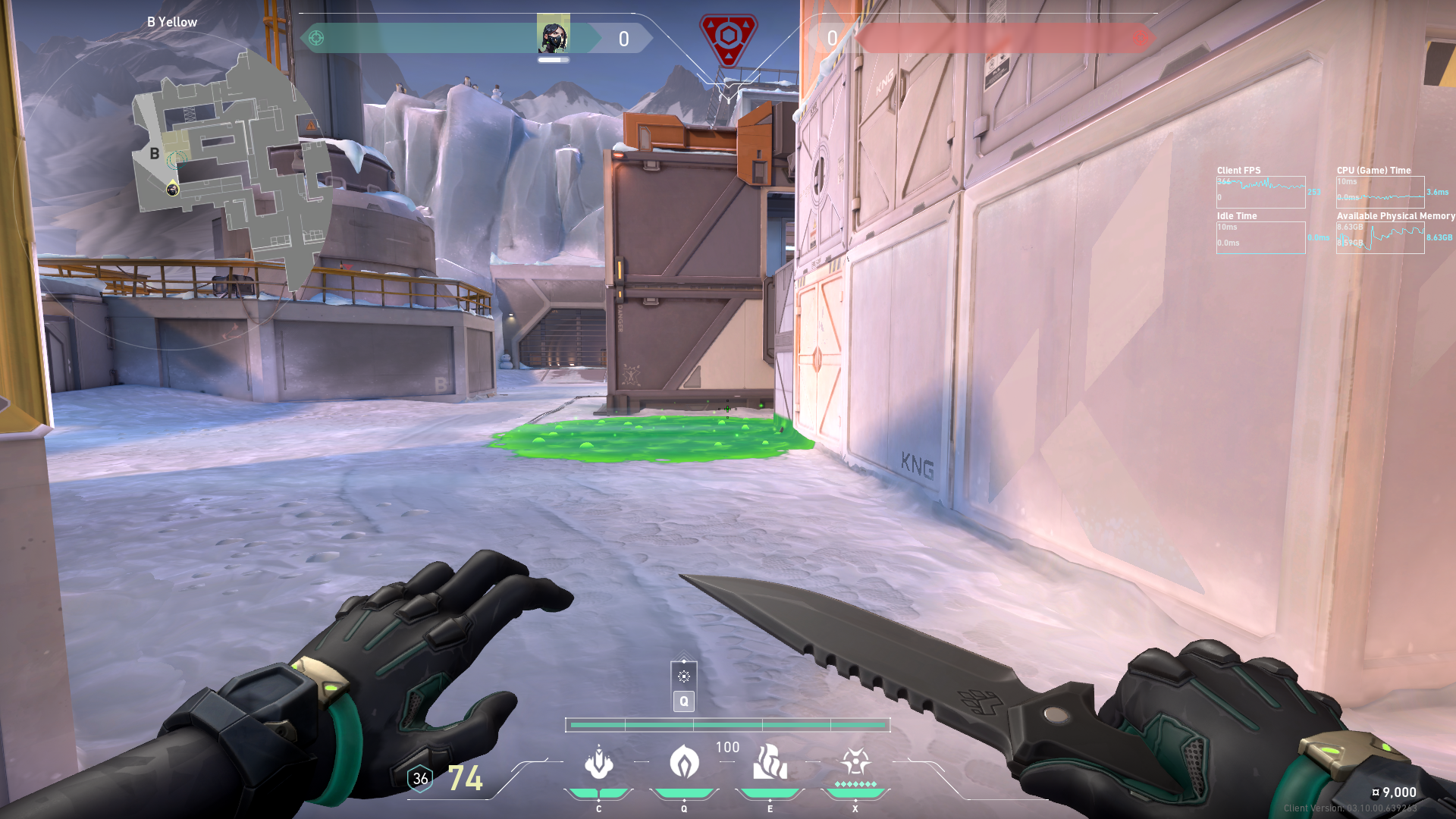This screenshot has height=819, width=1456.
Task: Activate the Viper's Pit ultimate icon
Action: click(x=855, y=761)
